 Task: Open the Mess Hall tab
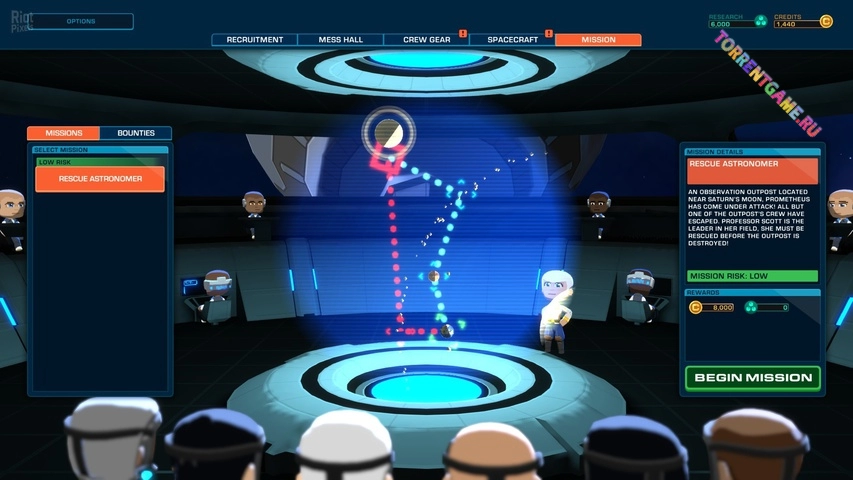point(340,40)
